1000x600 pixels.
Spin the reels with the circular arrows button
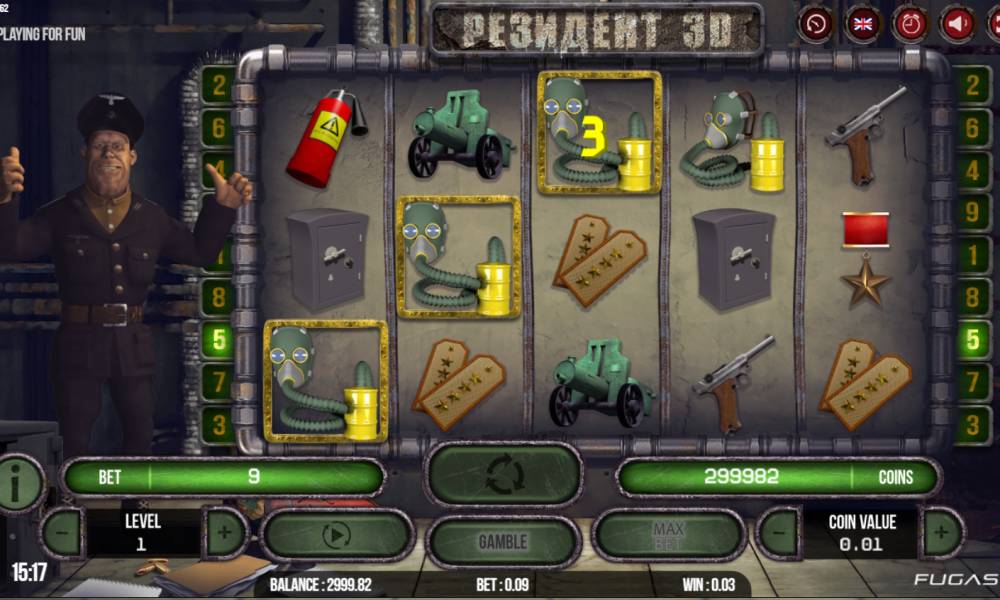[x=504, y=475]
